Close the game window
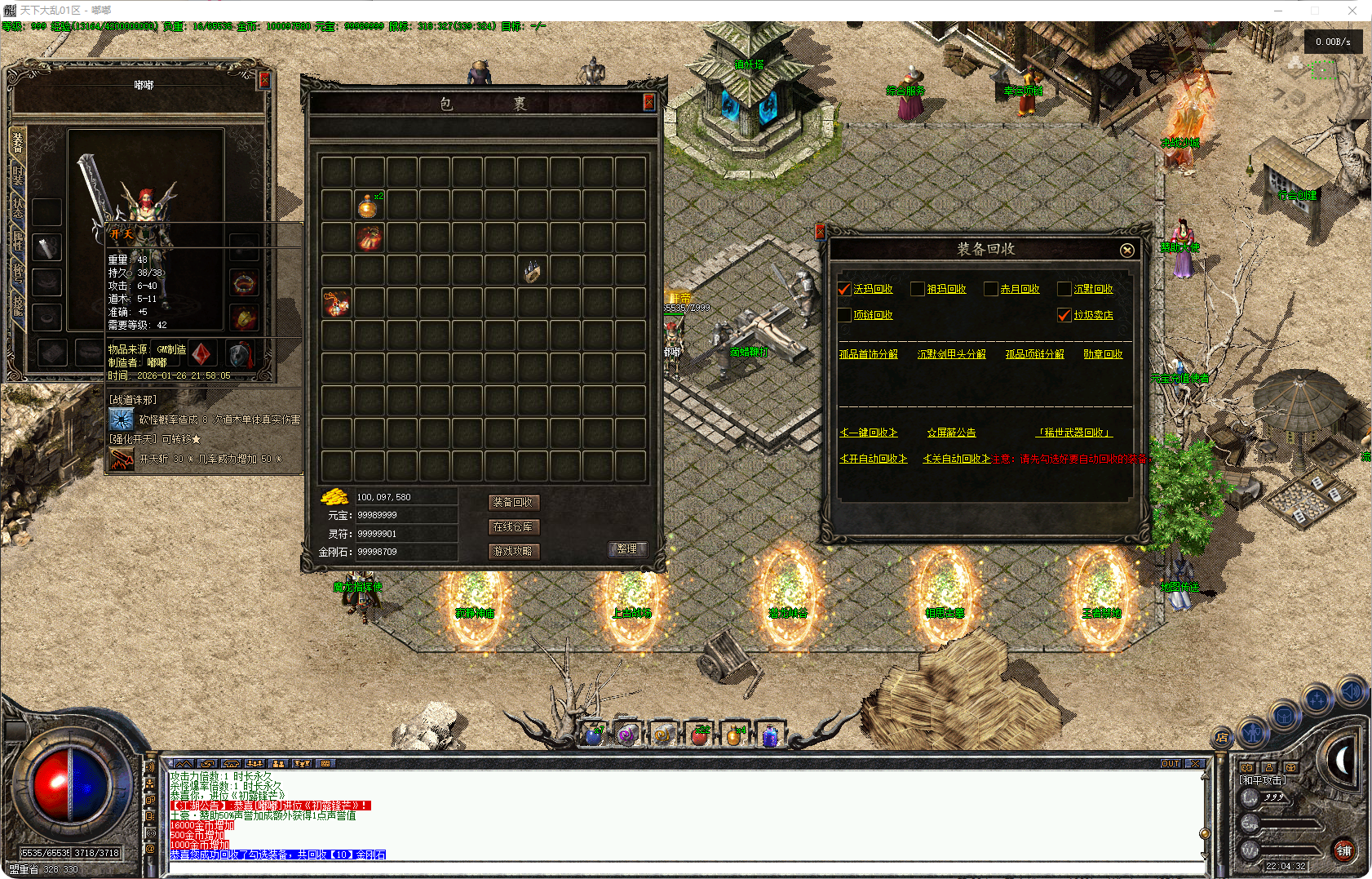 pos(1352,11)
